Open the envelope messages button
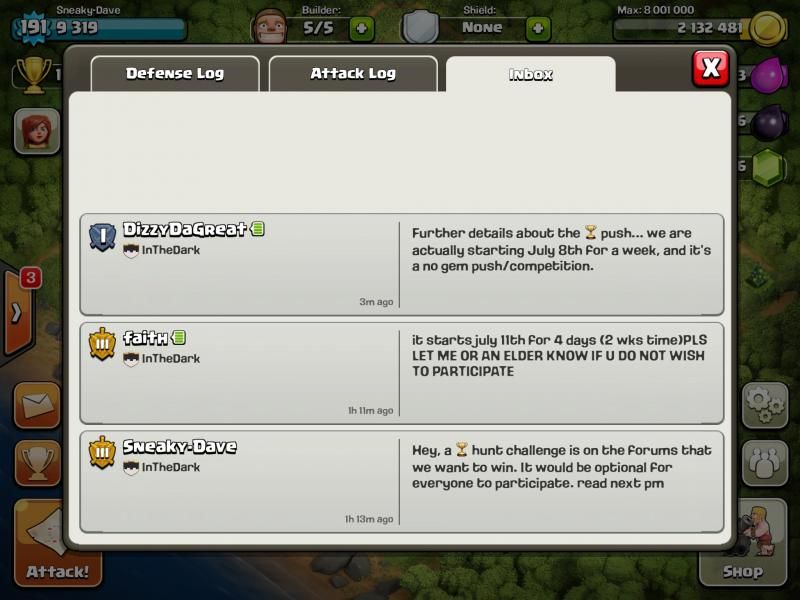Viewport: 800px width, 600px height. [x=36, y=406]
